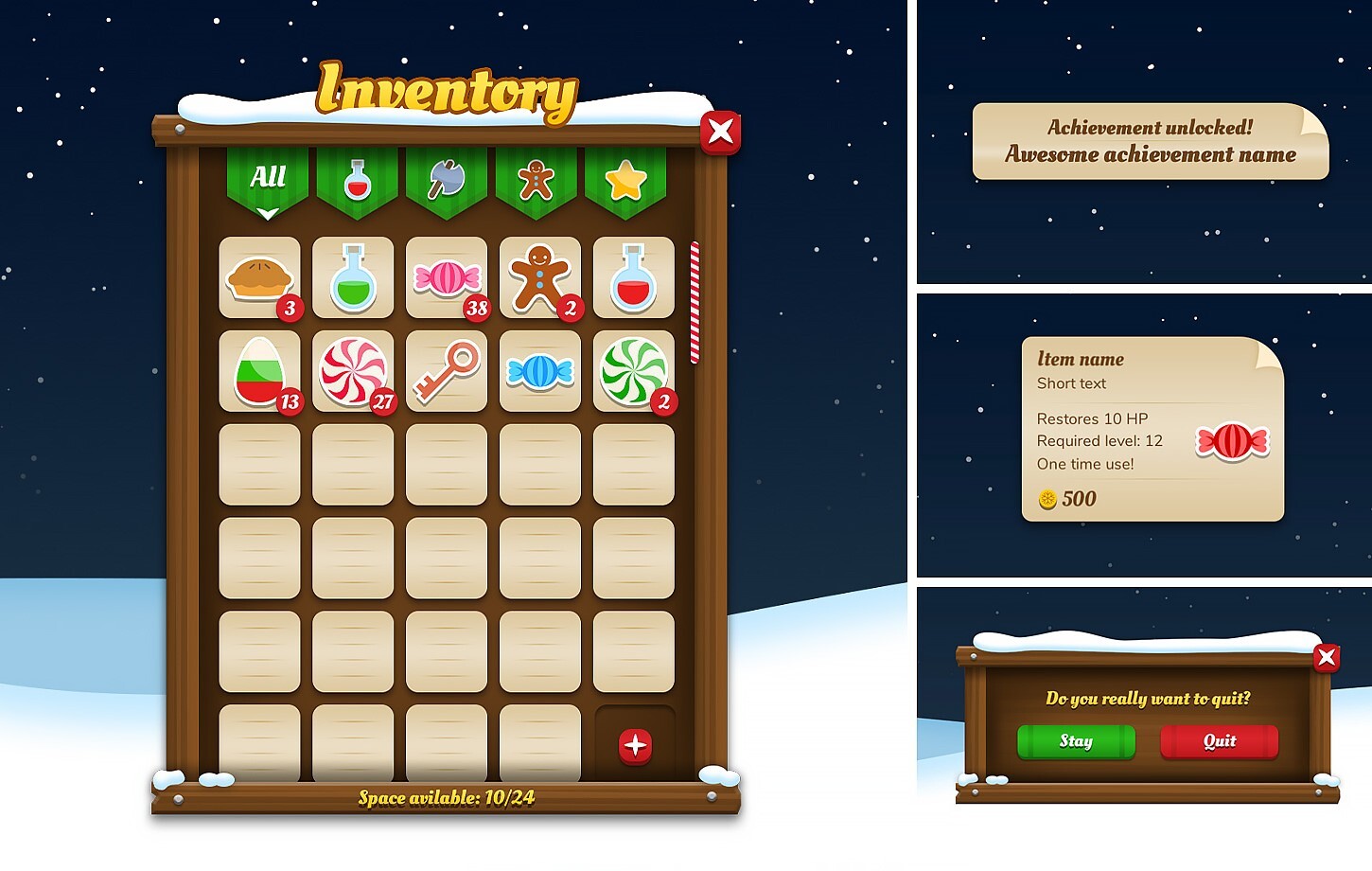Viewport: 1372px width, 871px height.
Task: Open the star favorites category
Action: (x=625, y=180)
